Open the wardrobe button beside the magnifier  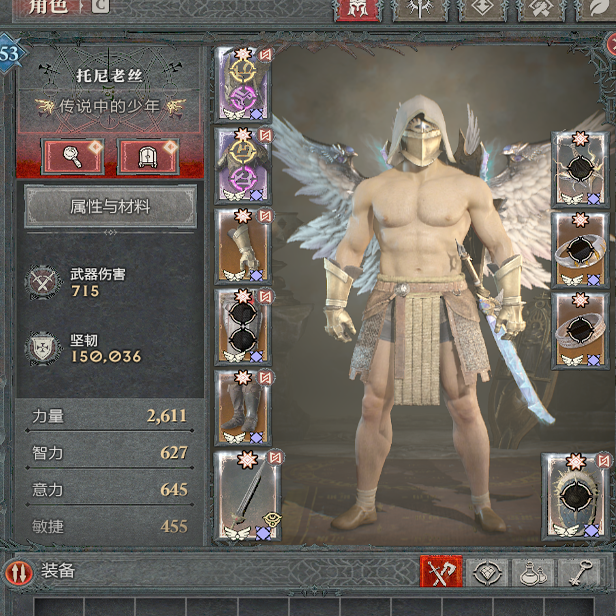click(148, 156)
